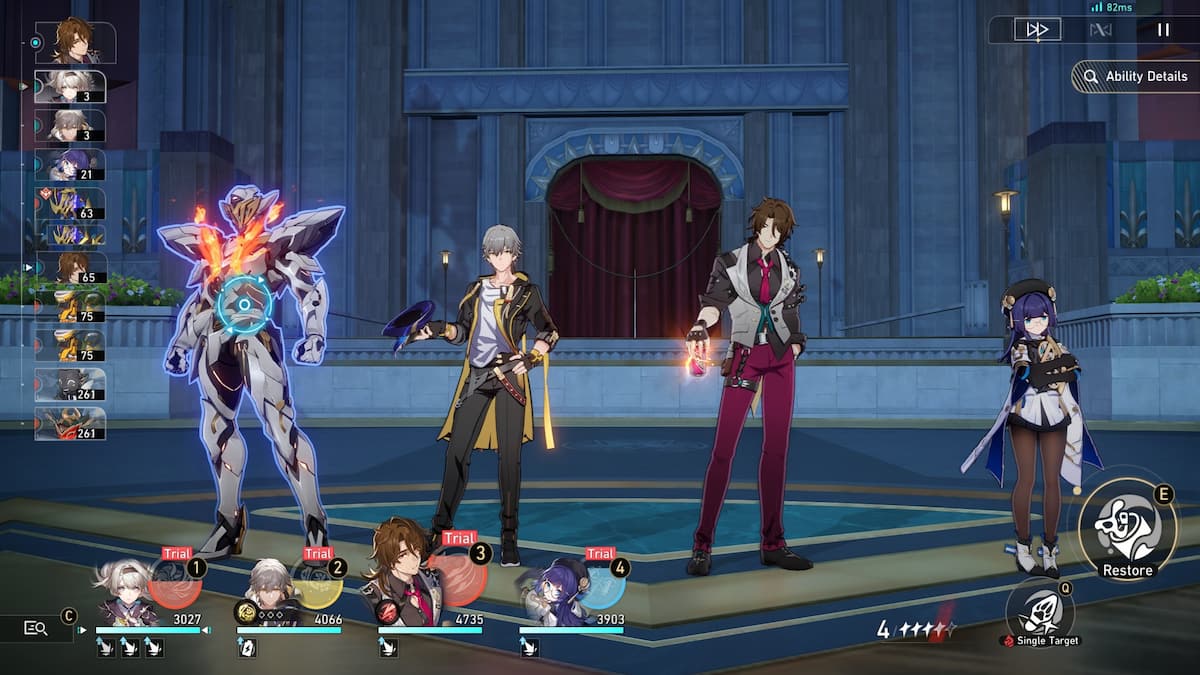The image size is (1200, 675).
Task: Select the turn-order entry marked 21
Action: tap(70, 165)
